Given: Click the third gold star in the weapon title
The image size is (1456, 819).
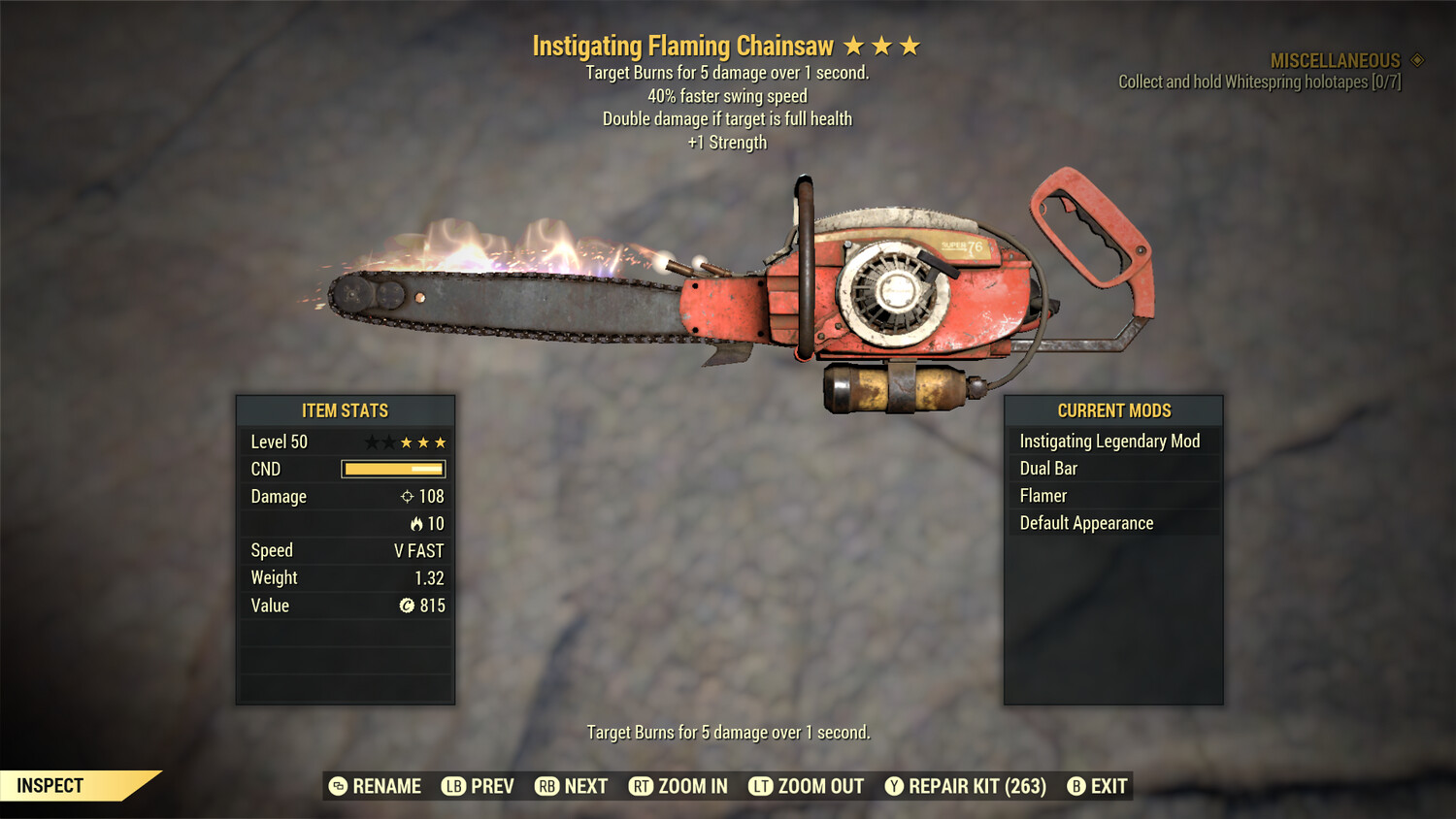Looking at the screenshot, I should 910,45.
